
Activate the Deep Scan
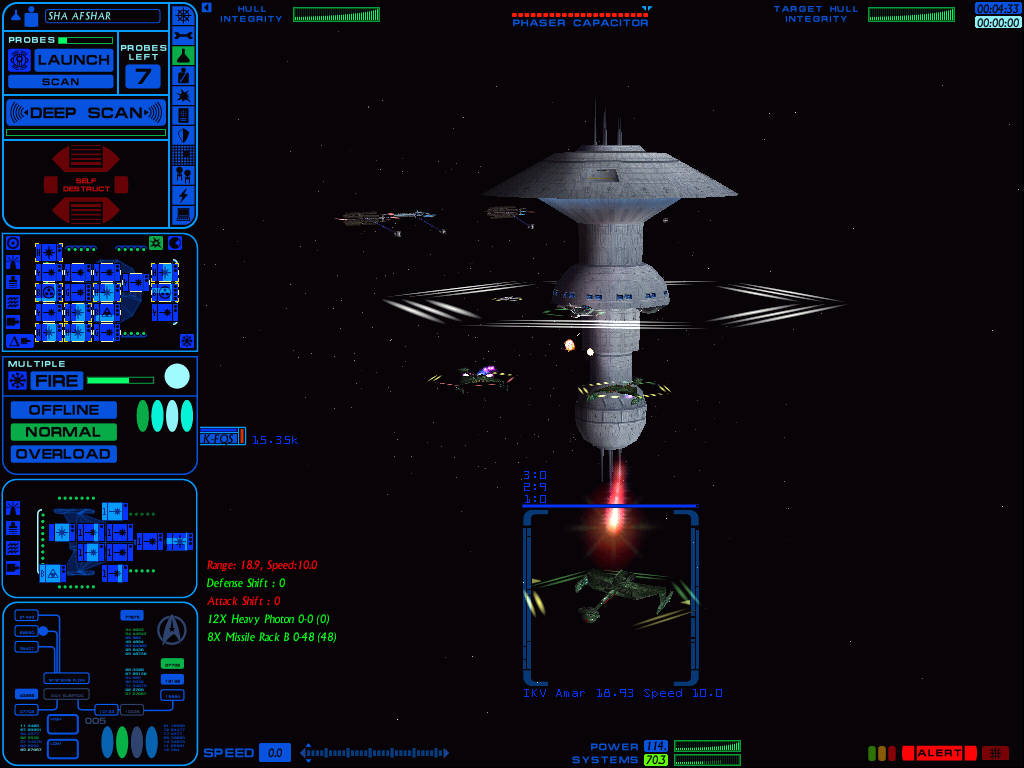tap(86, 113)
